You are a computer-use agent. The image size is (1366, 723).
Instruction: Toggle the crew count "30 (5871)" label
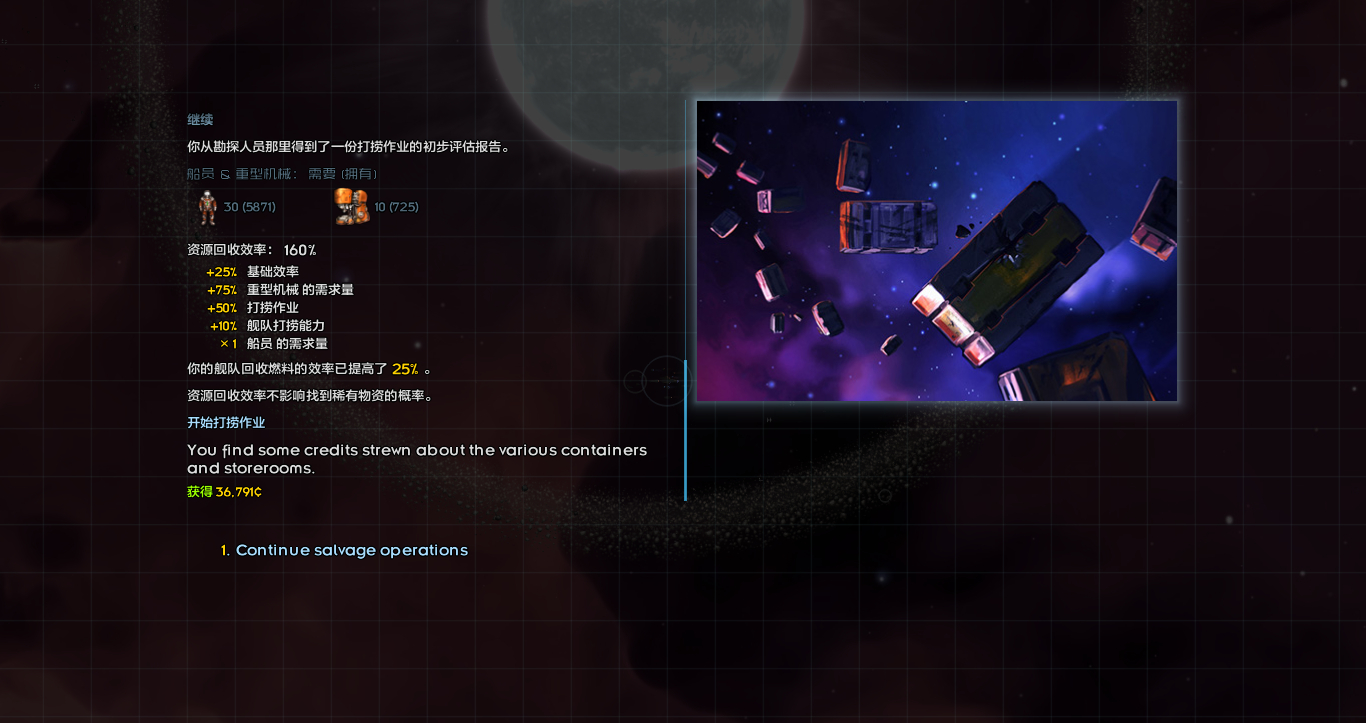pos(250,206)
